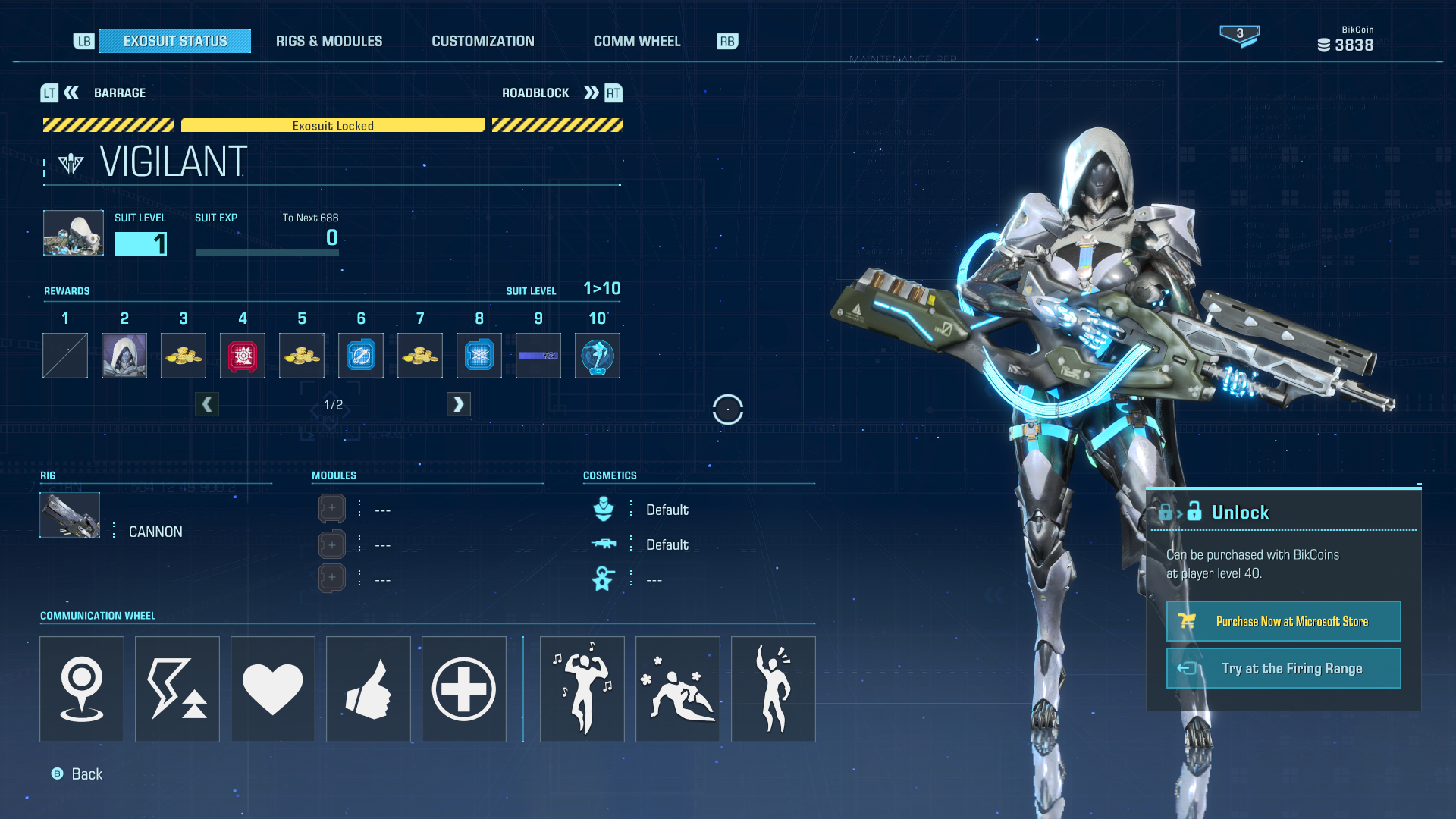Image resolution: width=1456 pixels, height=819 pixels.
Task: Open the Rigs & Modules tab
Action: coord(329,41)
